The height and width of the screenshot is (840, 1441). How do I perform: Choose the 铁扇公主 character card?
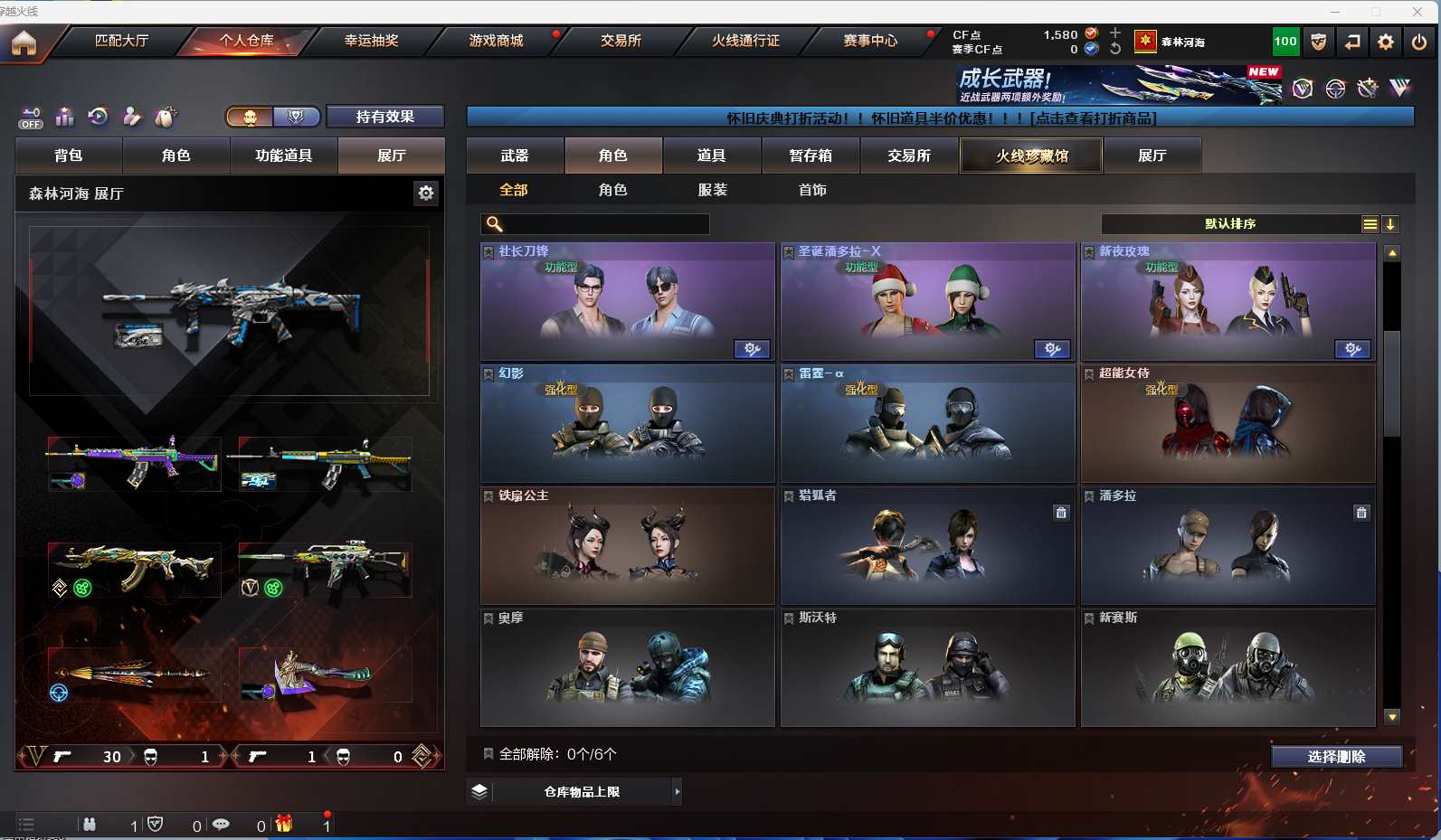coord(627,546)
